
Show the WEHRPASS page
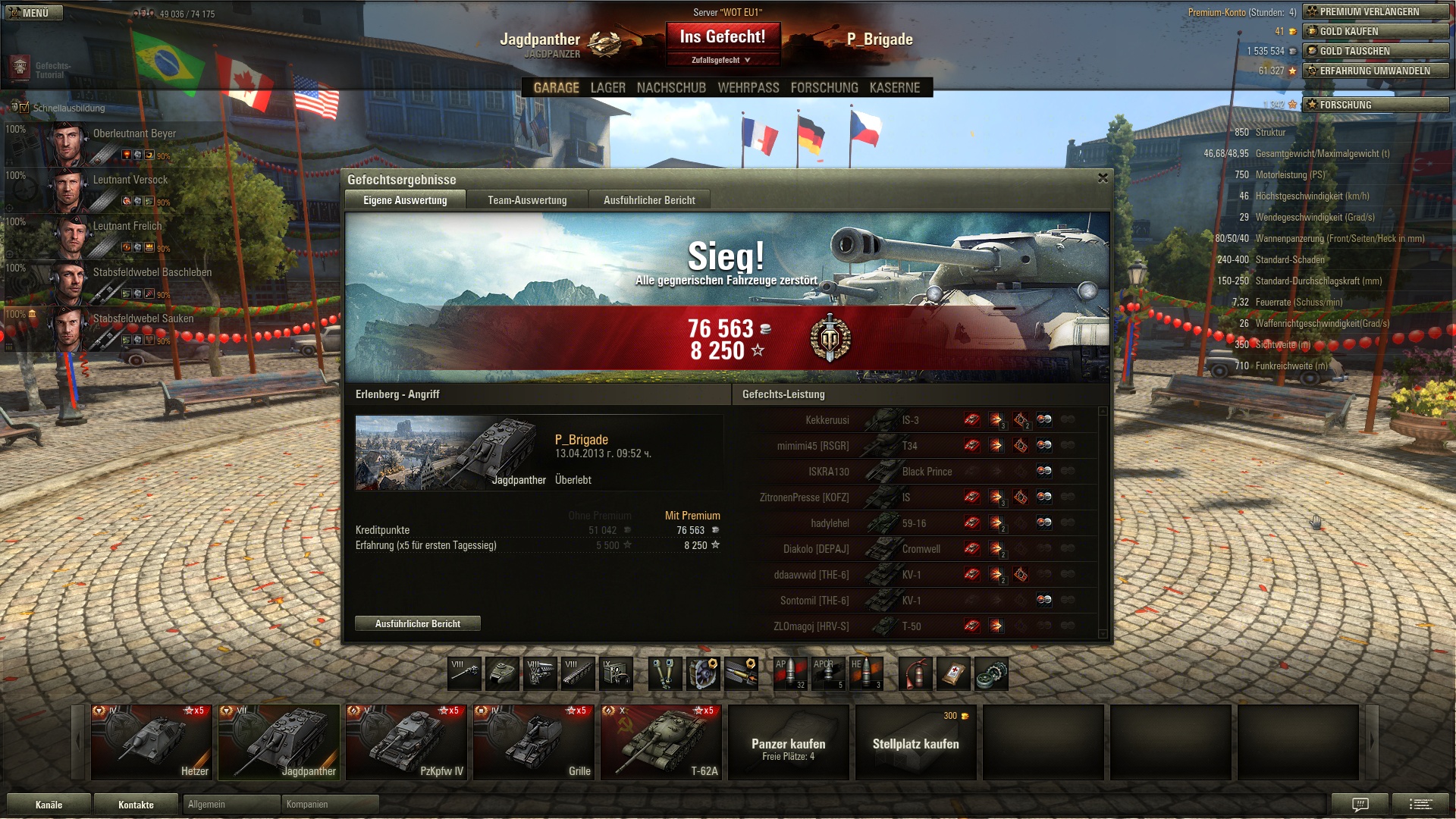(x=748, y=88)
